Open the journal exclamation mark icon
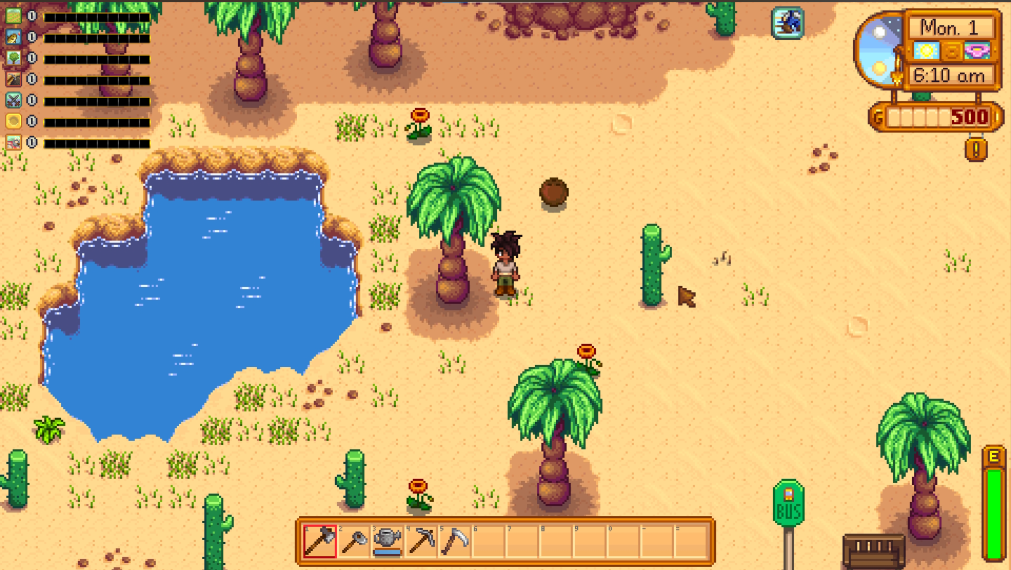Screen dimensions: 1011x570 pyautogui.click(x=975, y=149)
